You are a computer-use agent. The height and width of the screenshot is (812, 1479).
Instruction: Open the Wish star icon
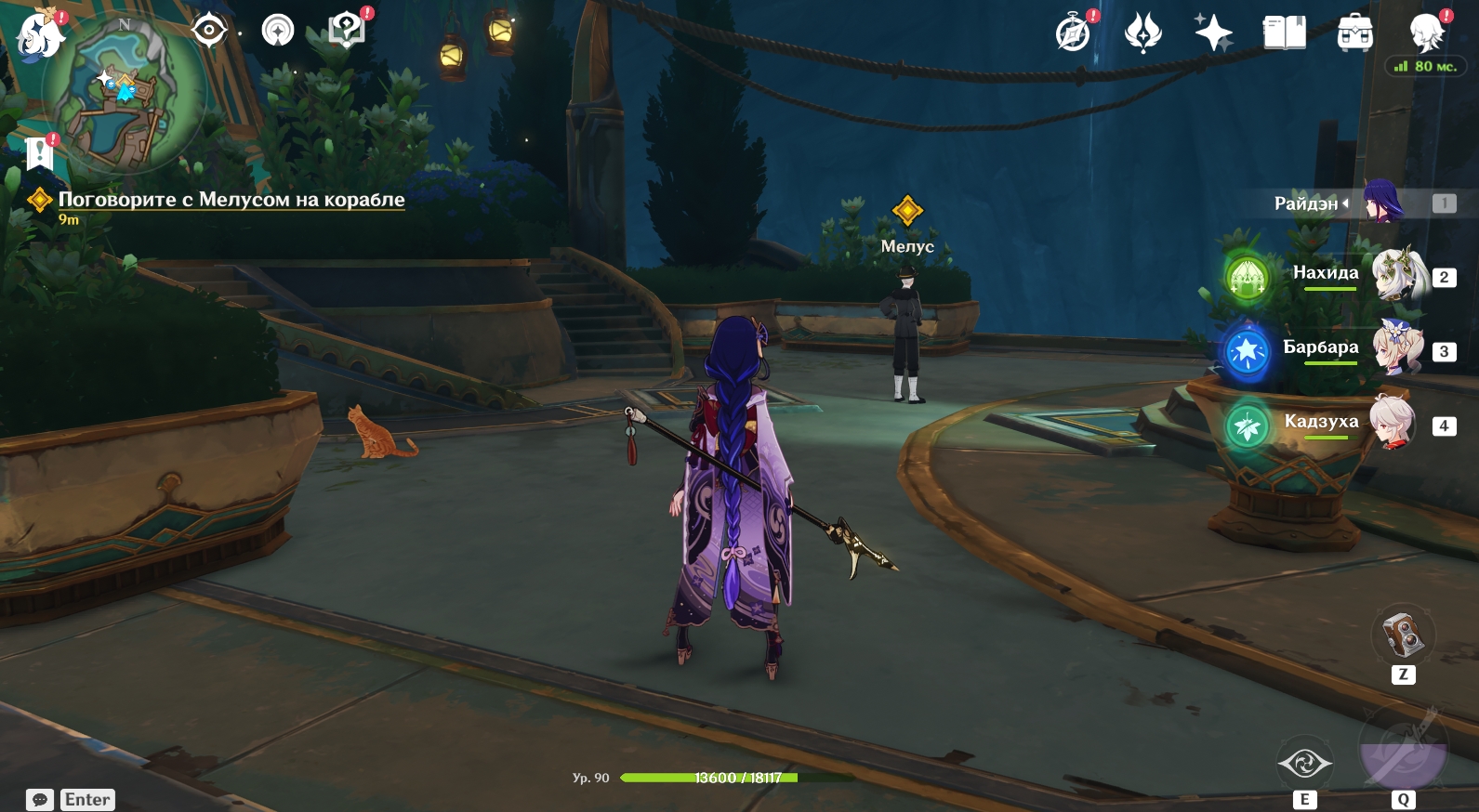tap(1213, 33)
